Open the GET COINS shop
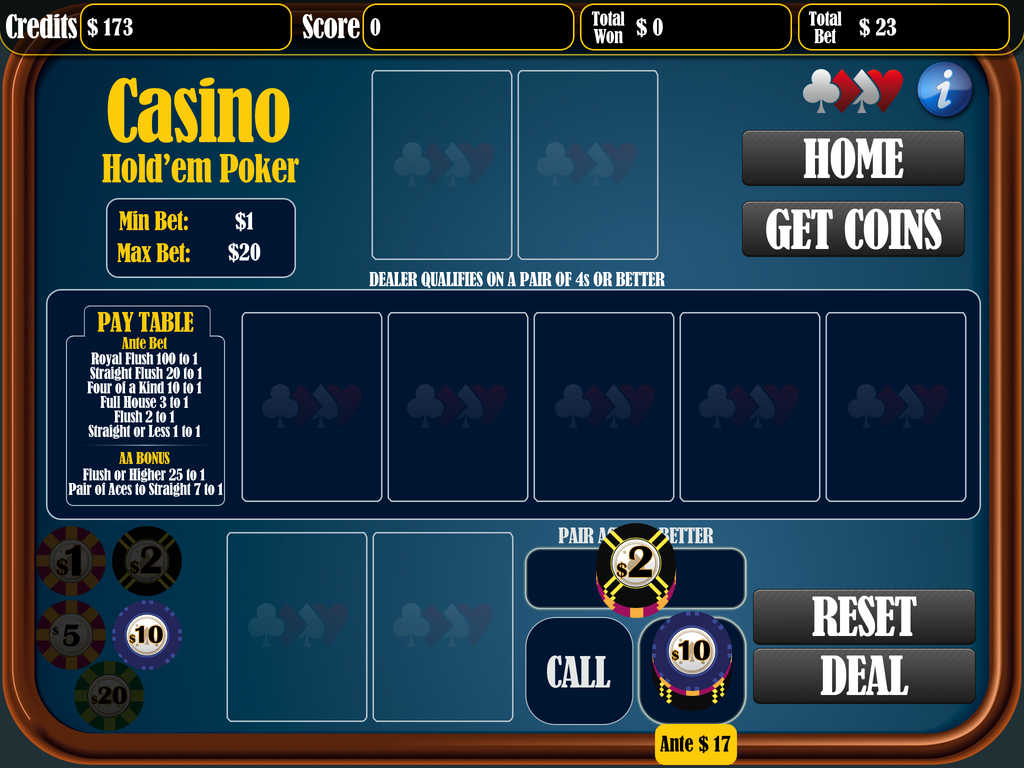This screenshot has height=768, width=1024. tap(853, 229)
